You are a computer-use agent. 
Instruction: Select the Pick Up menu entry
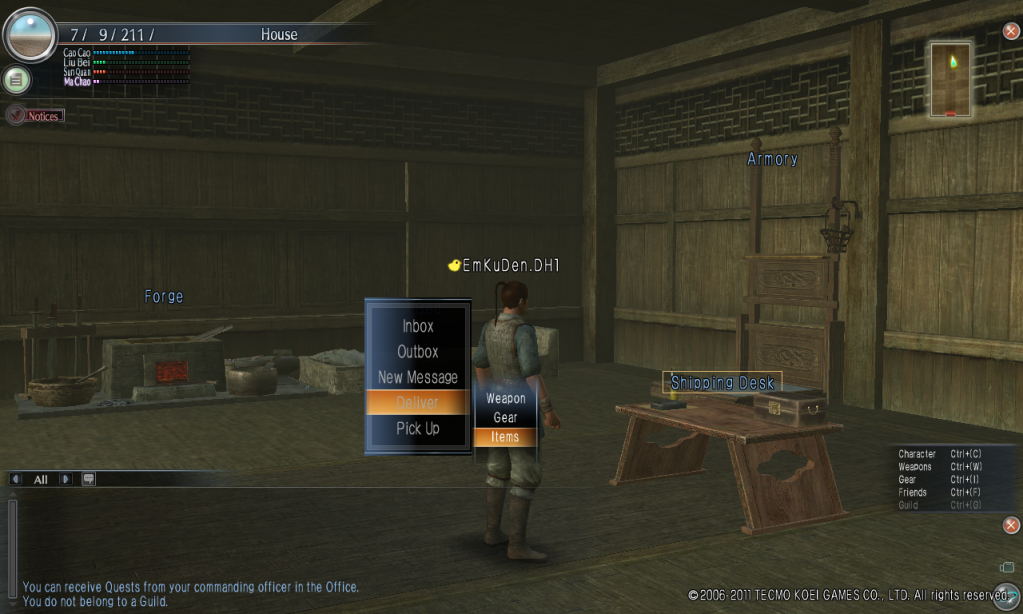(x=417, y=428)
